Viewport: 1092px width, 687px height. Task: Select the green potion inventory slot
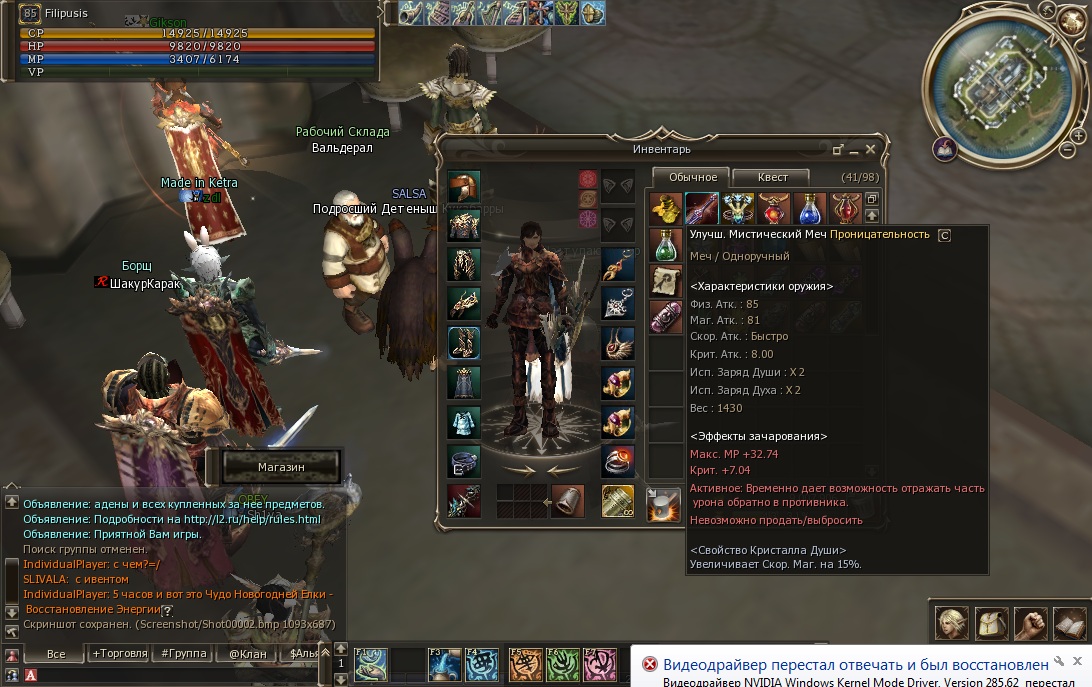click(665, 245)
